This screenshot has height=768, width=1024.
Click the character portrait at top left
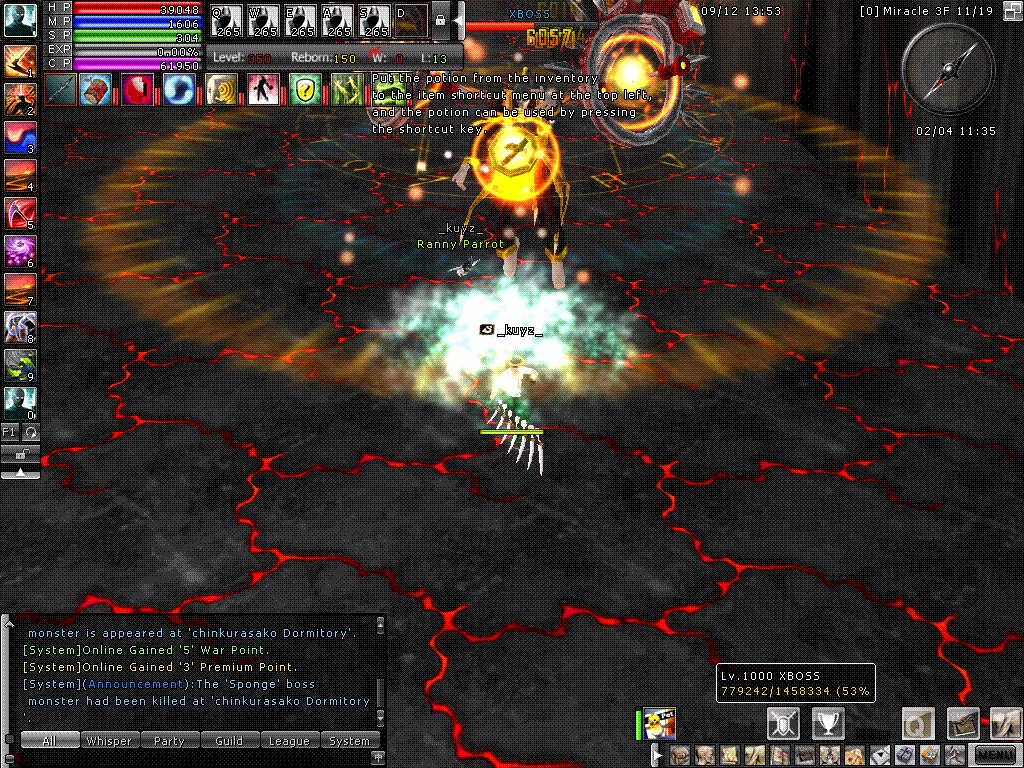point(20,20)
